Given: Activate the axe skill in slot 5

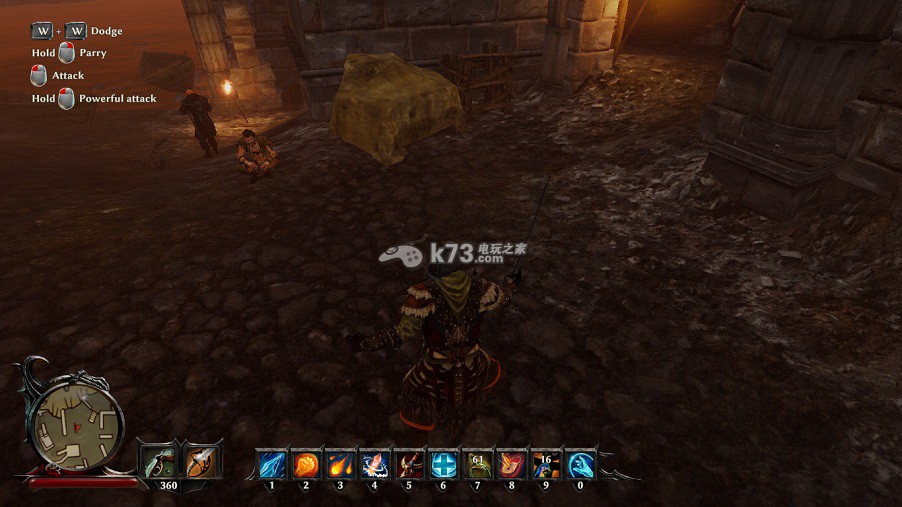Looking at the screenshot, I should 408,464.
